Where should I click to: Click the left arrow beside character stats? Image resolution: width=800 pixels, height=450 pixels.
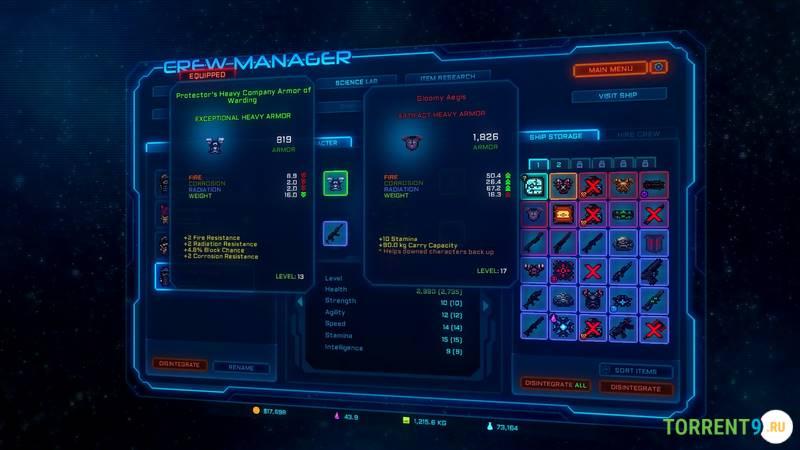click(297, 302)
